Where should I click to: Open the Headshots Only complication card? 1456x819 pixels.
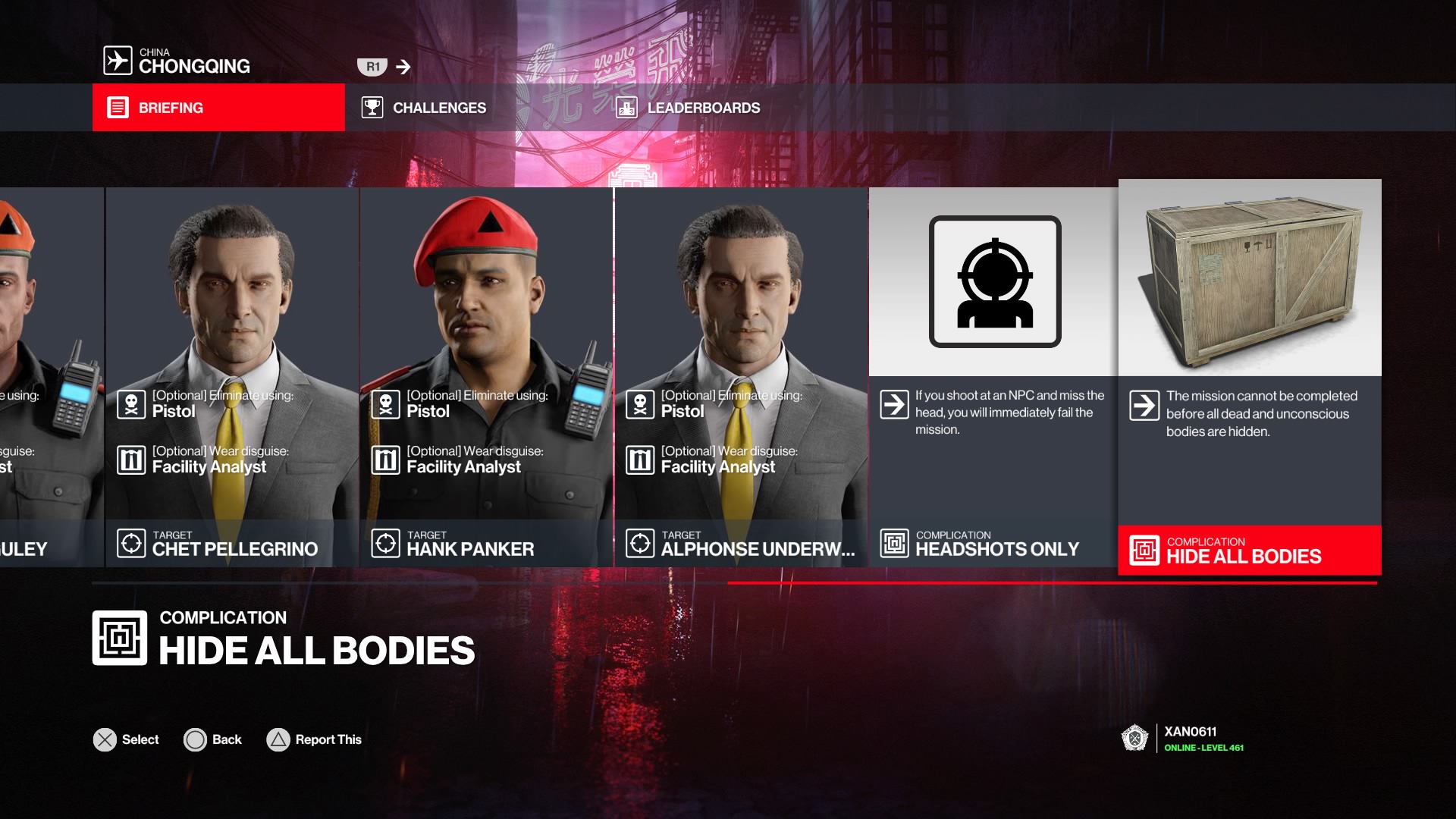[993, 377]
